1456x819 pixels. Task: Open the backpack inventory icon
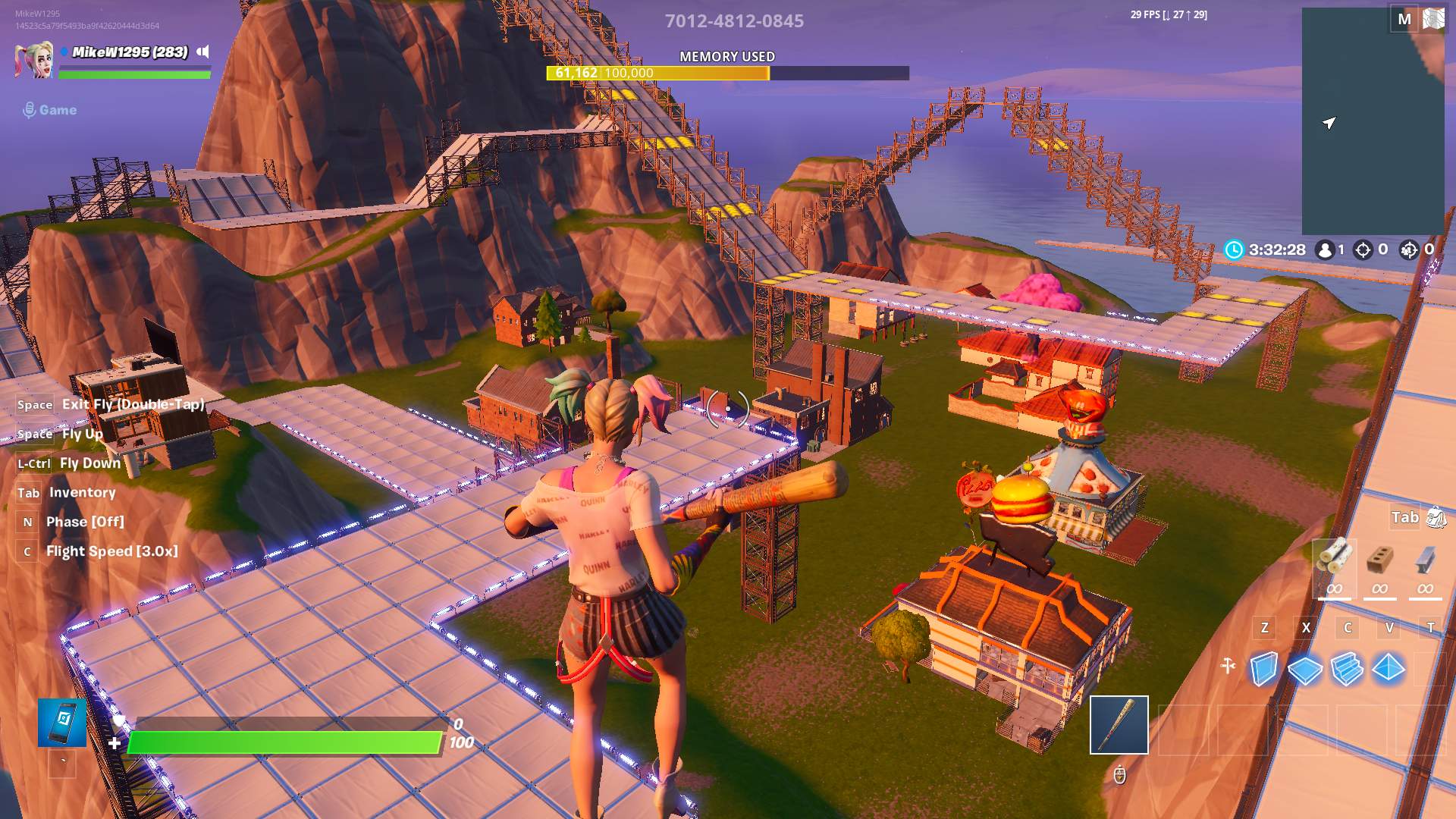[x=1436, y=518]
